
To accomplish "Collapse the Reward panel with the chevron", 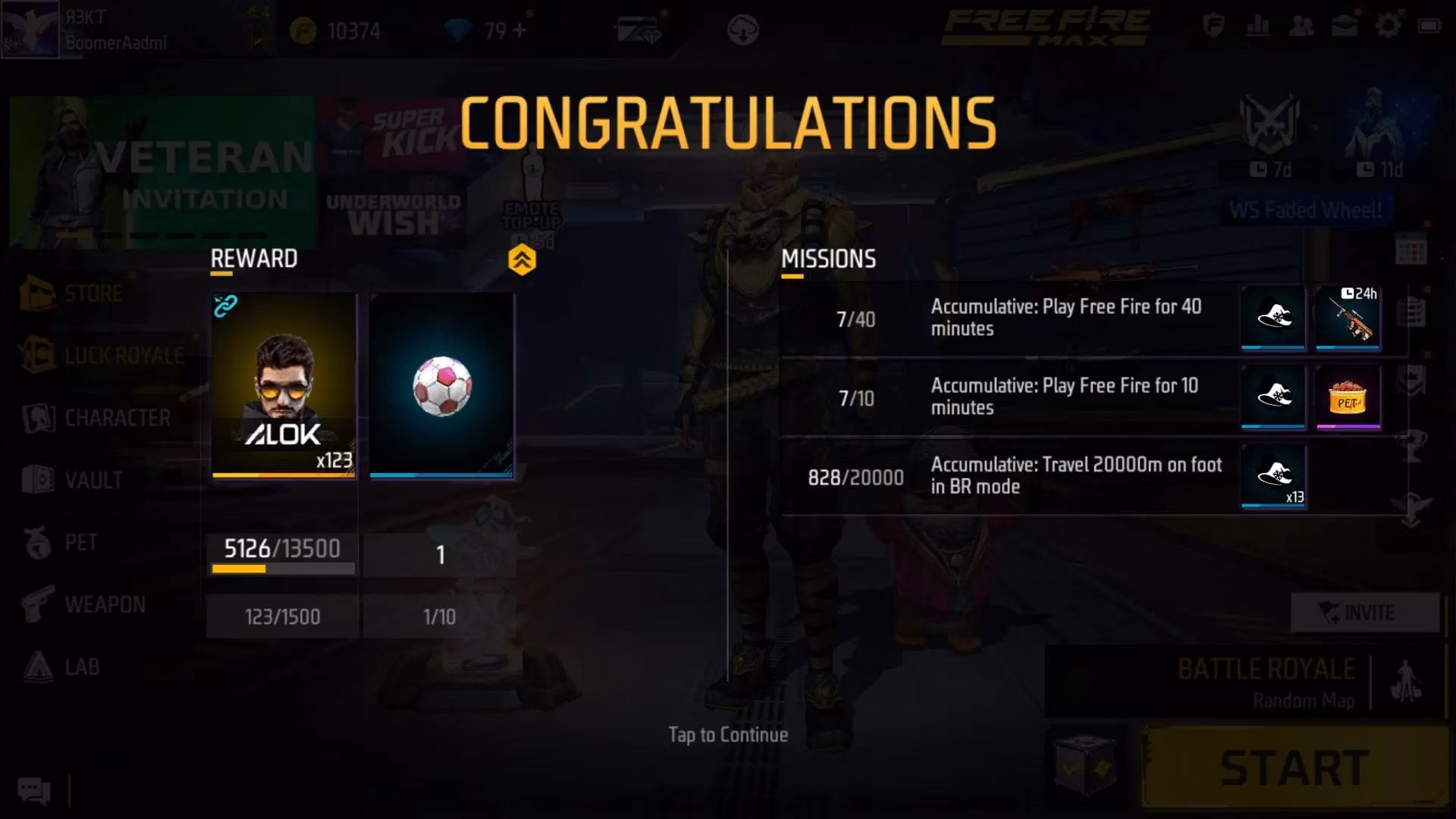I will (x=522, y=258).
